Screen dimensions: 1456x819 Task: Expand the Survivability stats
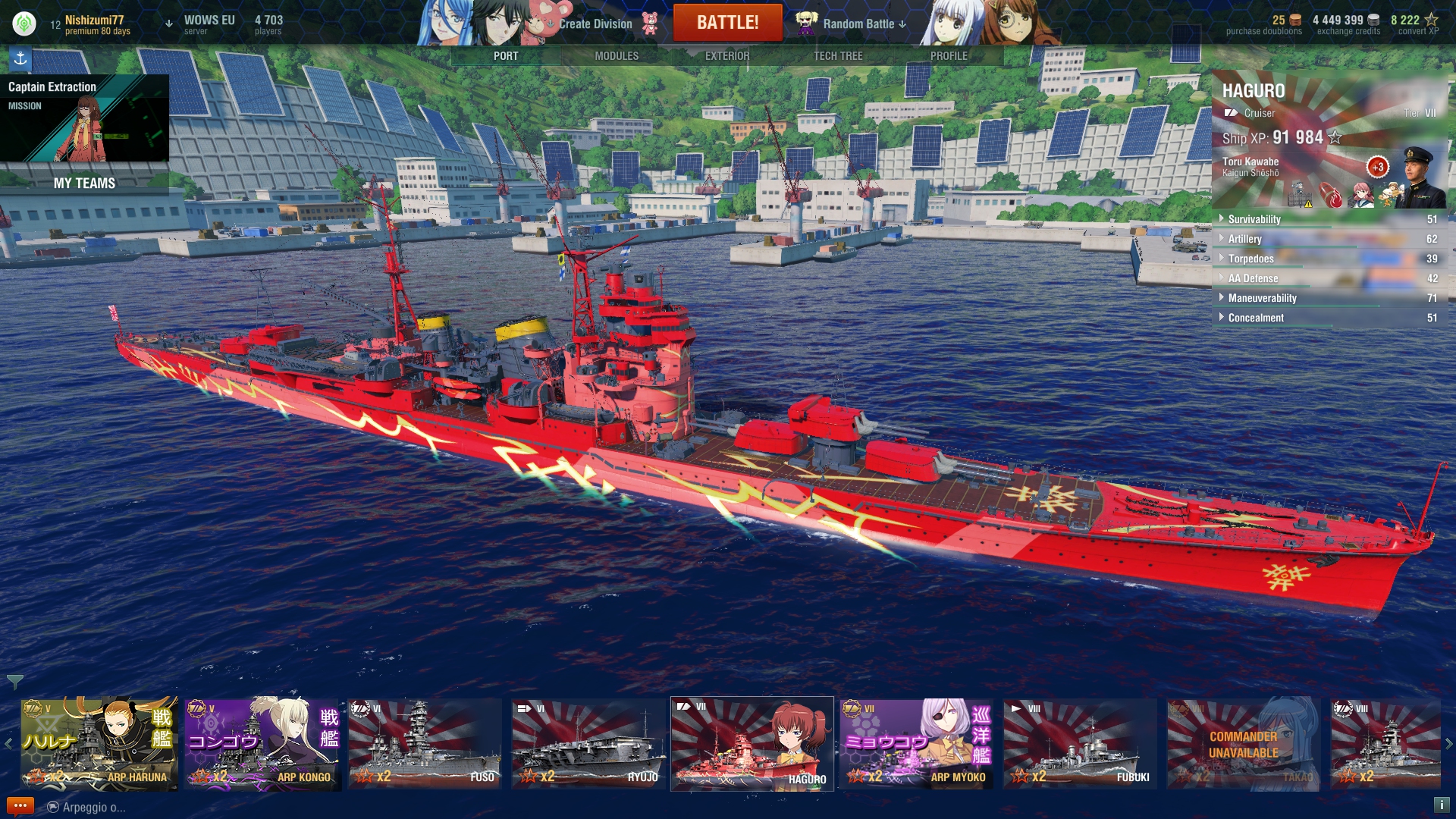[x=1254, y=219]
